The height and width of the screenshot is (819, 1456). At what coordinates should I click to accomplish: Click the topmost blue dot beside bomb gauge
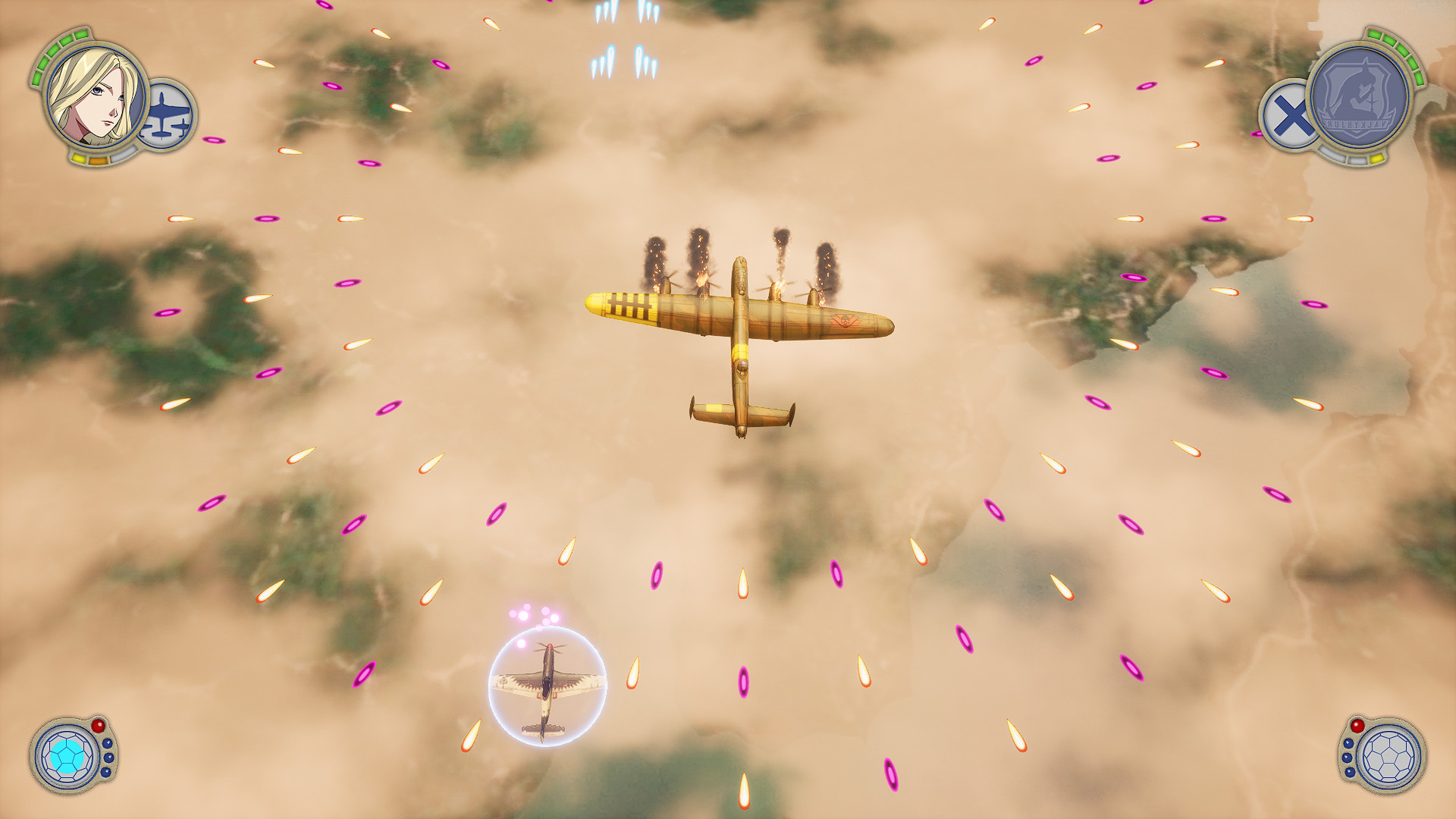coord(107,744)
